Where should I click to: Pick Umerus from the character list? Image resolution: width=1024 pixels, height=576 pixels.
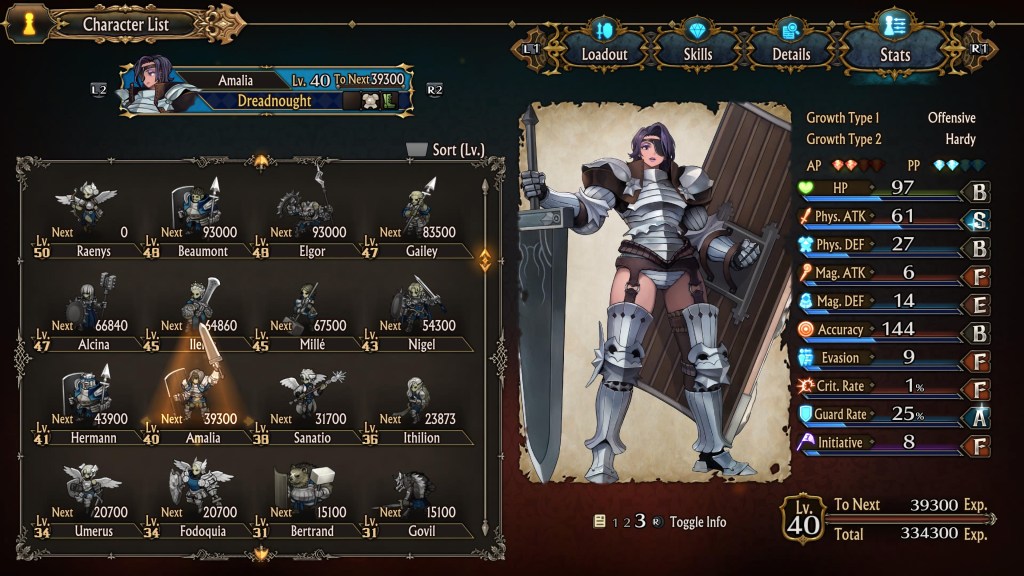[x=90, y=499]
